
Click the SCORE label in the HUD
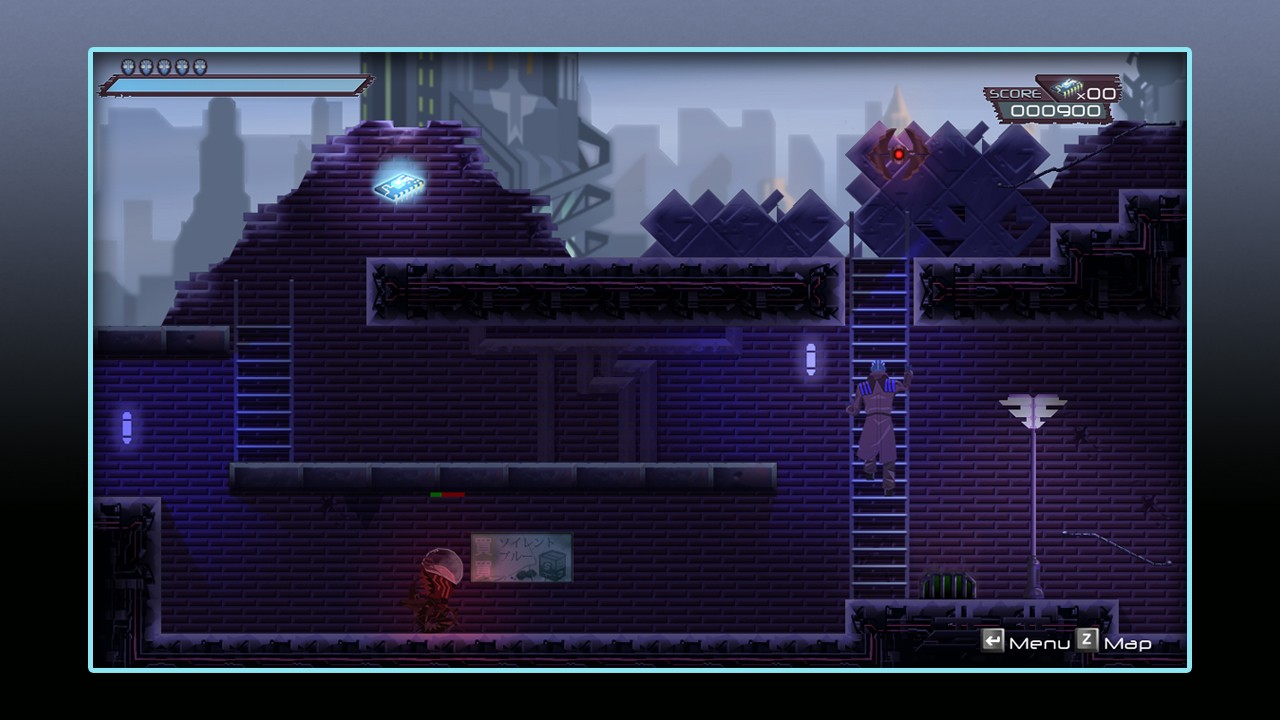point(1017,92)
